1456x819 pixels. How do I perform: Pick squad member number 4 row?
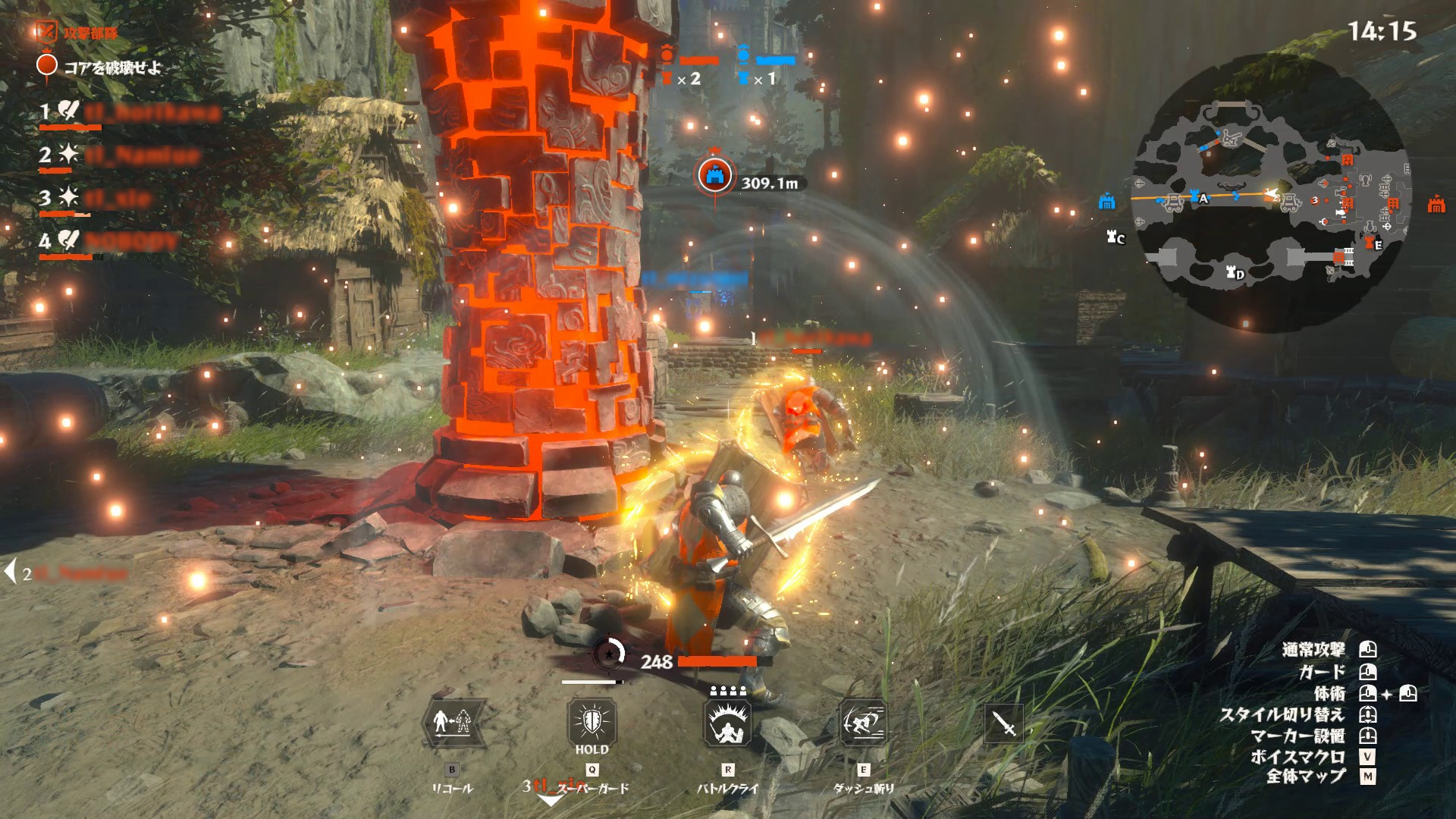click(x=110, y=242)
